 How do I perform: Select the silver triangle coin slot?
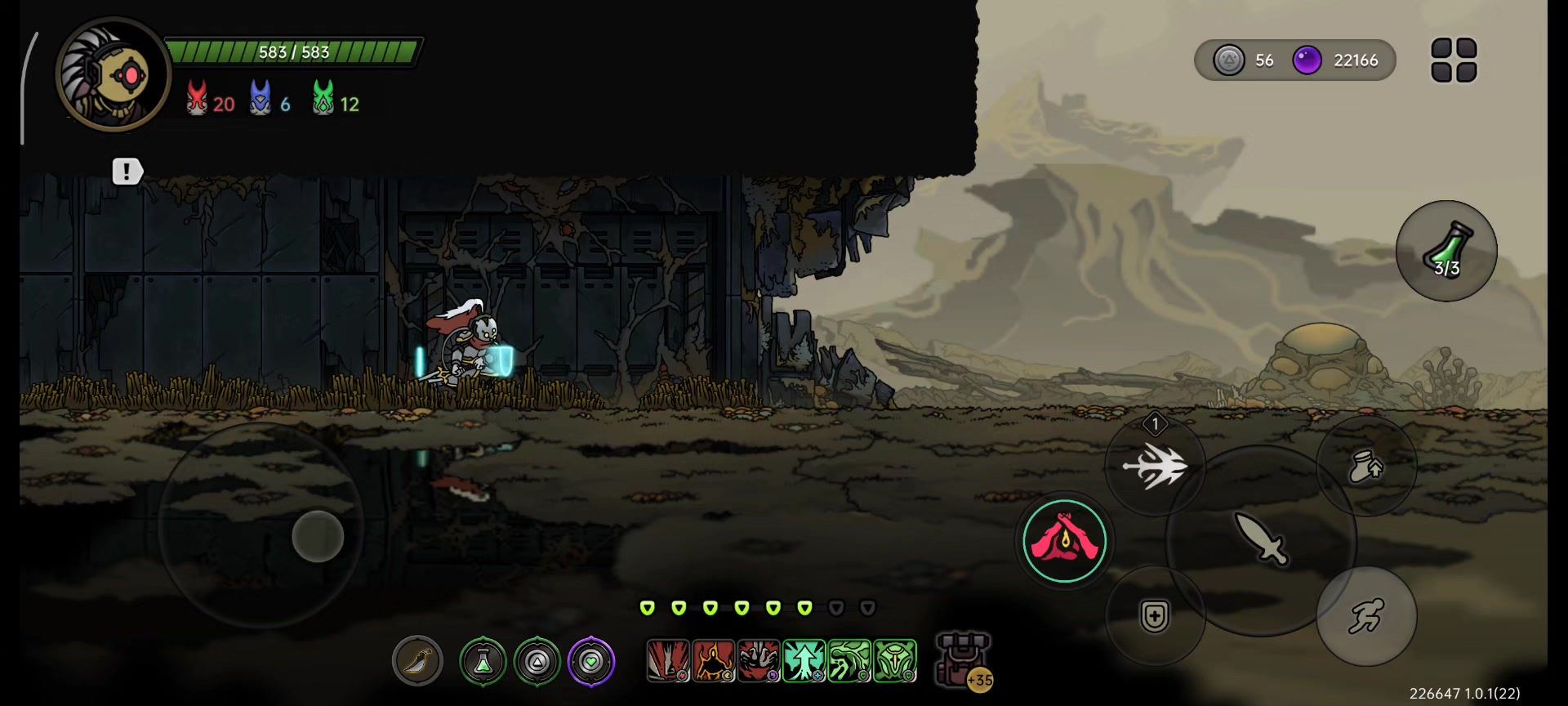[x=537, y=661]
